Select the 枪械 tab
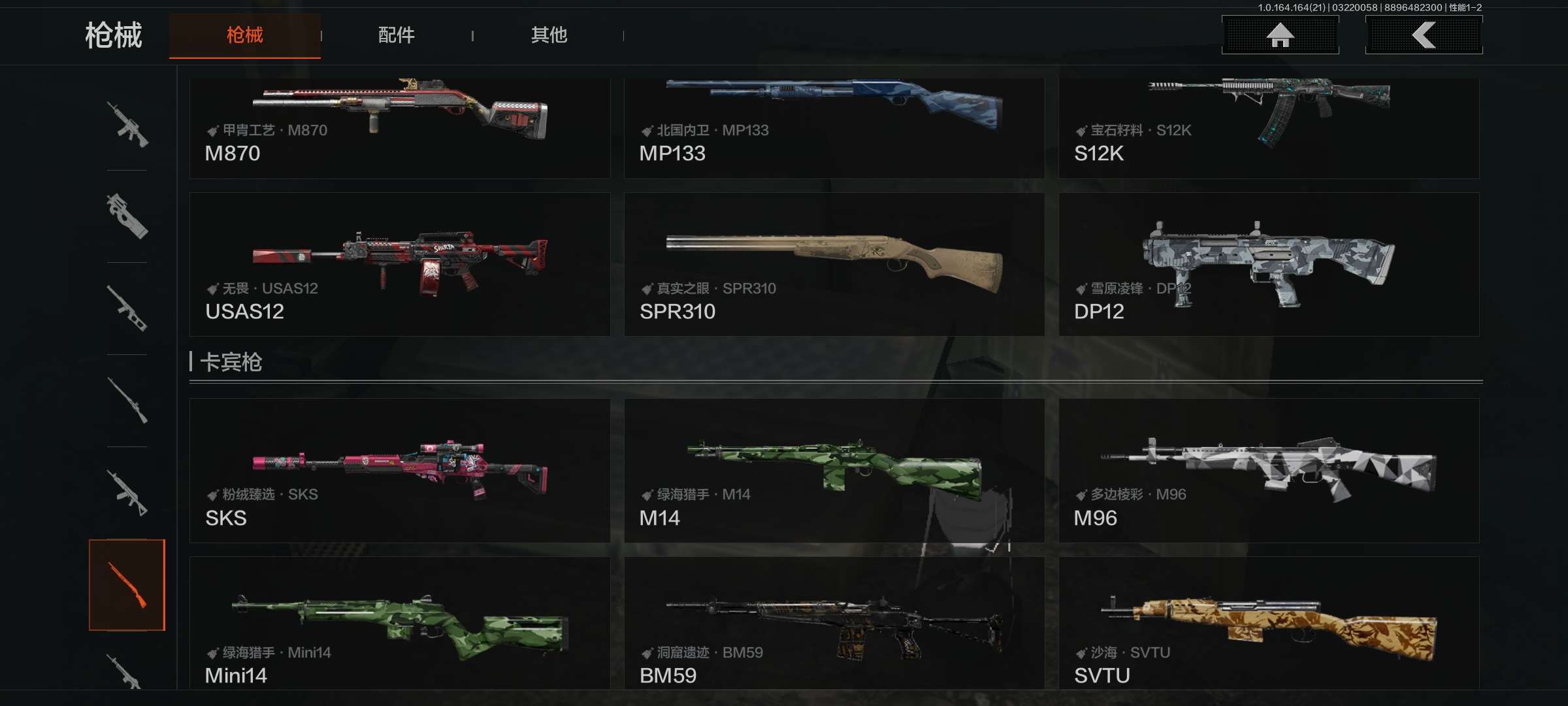This screenshot has width=1568, height=706. pos(244,35)
